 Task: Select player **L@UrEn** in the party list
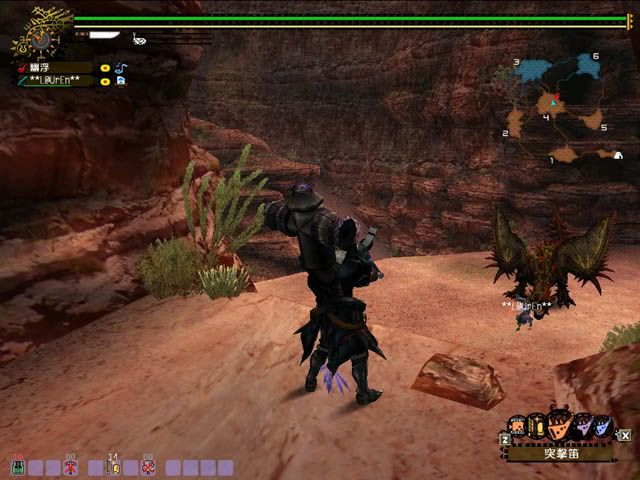point(55,81)
